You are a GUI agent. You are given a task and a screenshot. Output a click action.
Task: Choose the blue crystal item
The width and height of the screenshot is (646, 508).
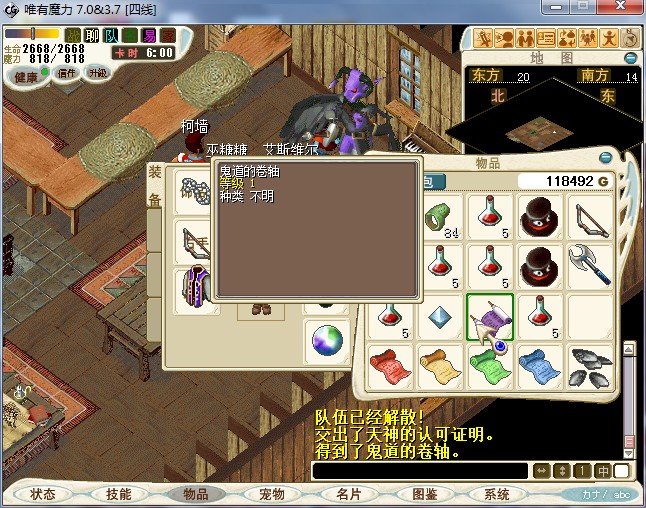[x=440, y=316]
